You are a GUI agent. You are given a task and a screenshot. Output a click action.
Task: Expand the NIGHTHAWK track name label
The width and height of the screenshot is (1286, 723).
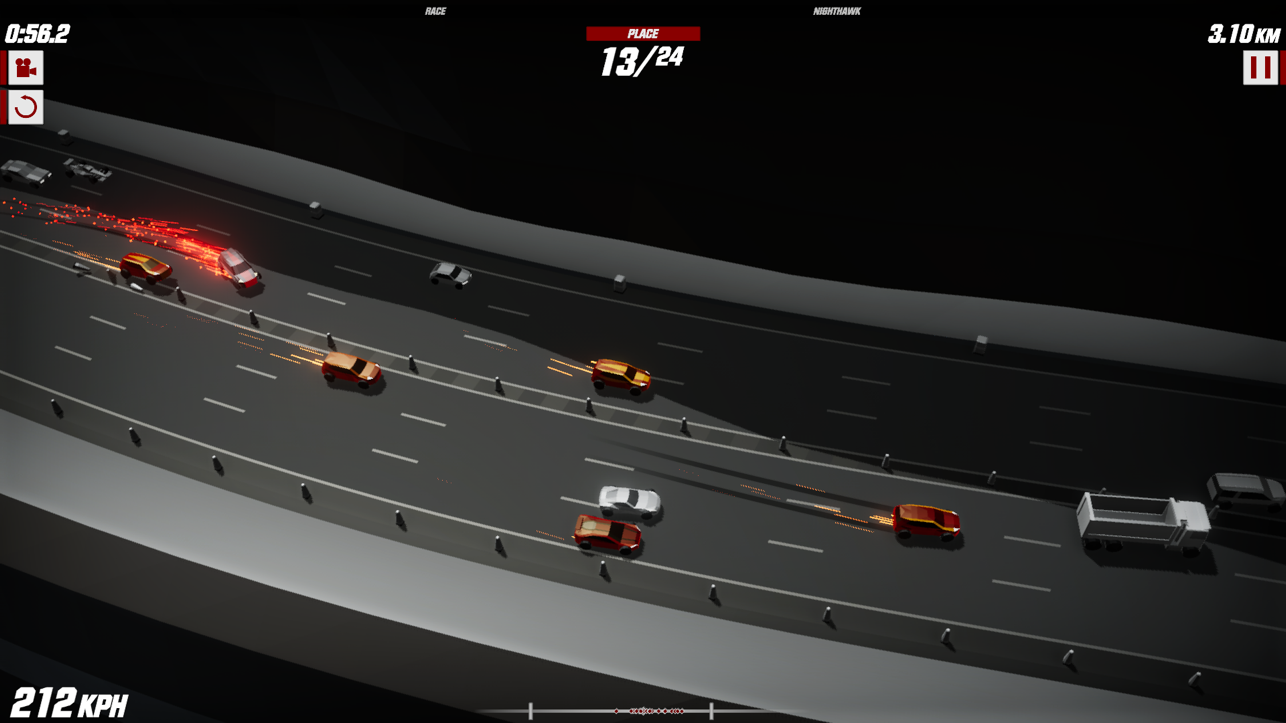click(838, 10)
